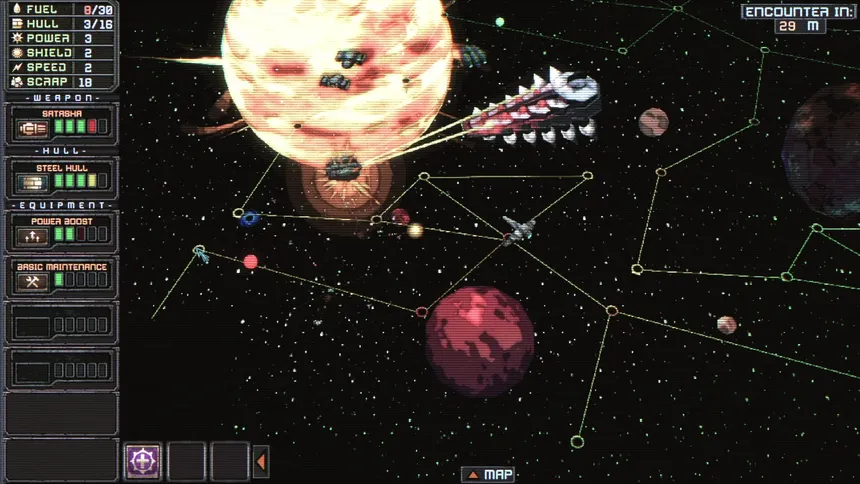This screenshot has height=484, width=860.
Task: Collapse the ability bar with orange arrow
Action: pyautogui.click(x=261, y=461)
